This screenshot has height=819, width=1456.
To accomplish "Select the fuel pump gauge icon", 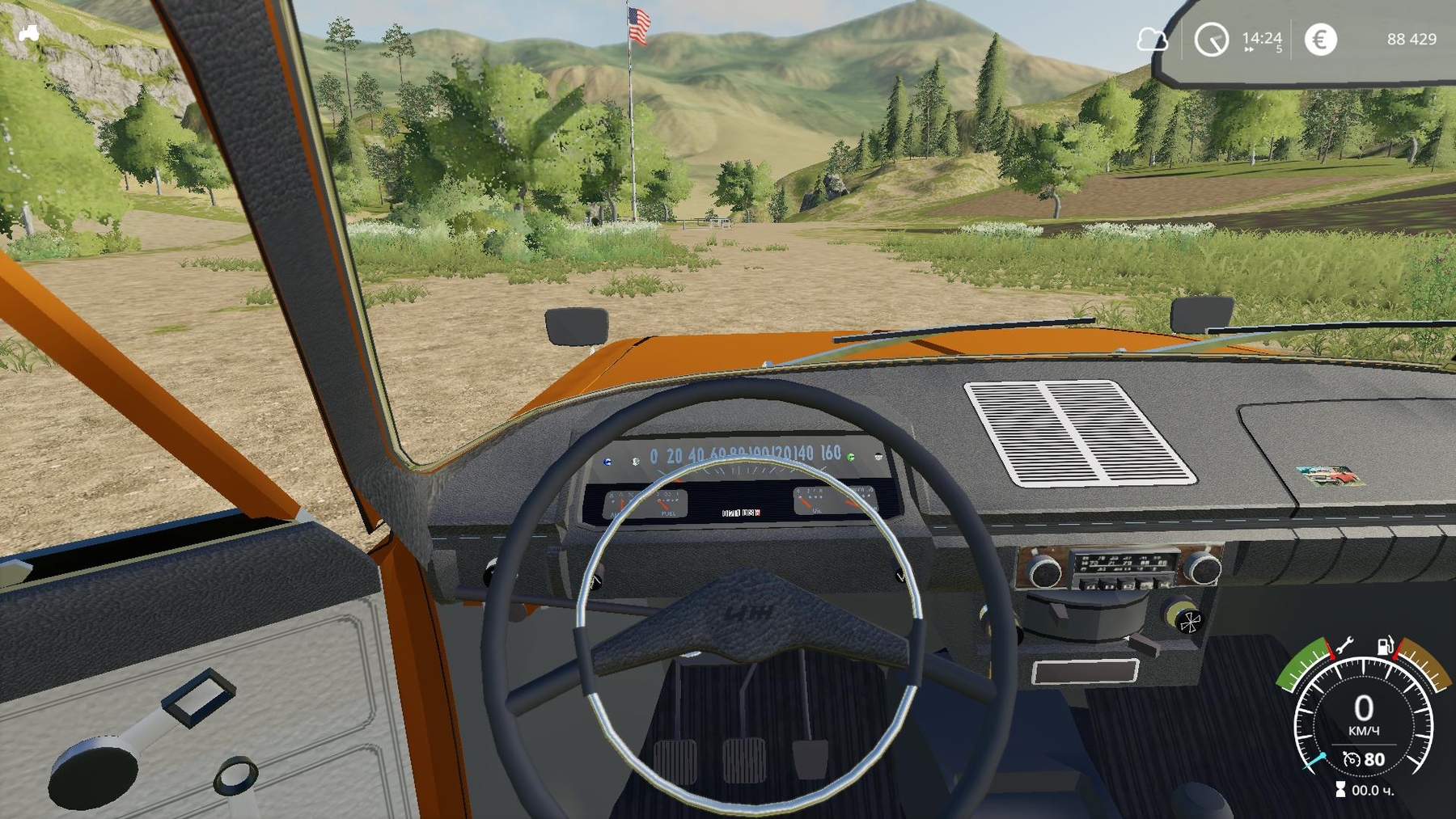I will [1386, 645].
